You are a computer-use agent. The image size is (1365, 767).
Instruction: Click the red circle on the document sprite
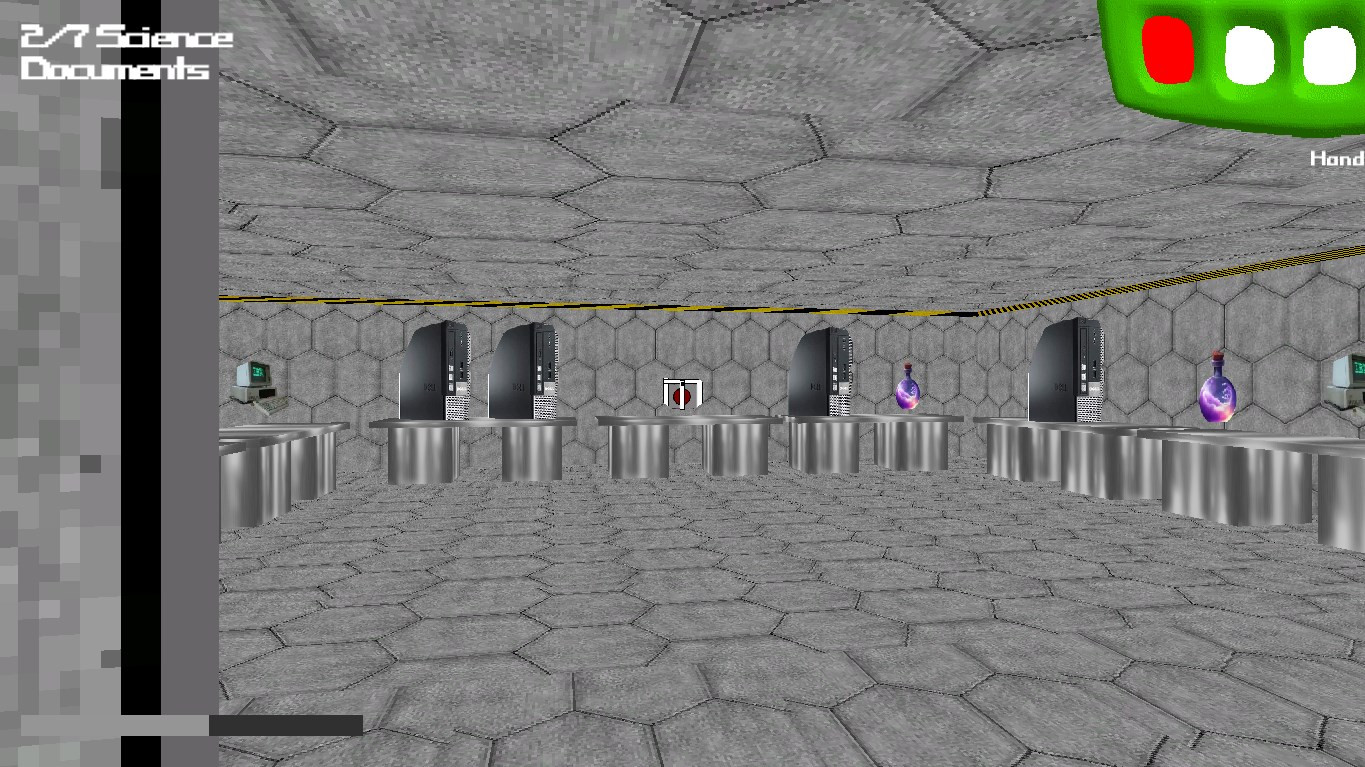point(683,396)
